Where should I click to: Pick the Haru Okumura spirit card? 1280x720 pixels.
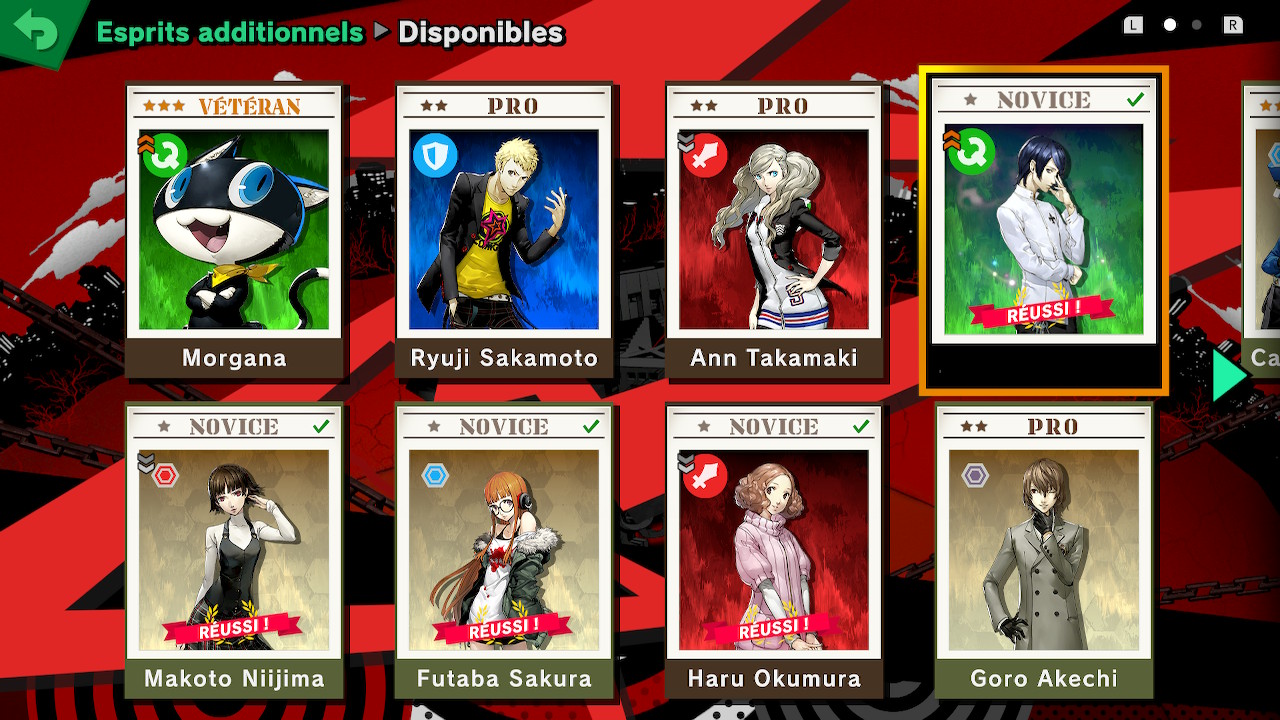[774, 550]
